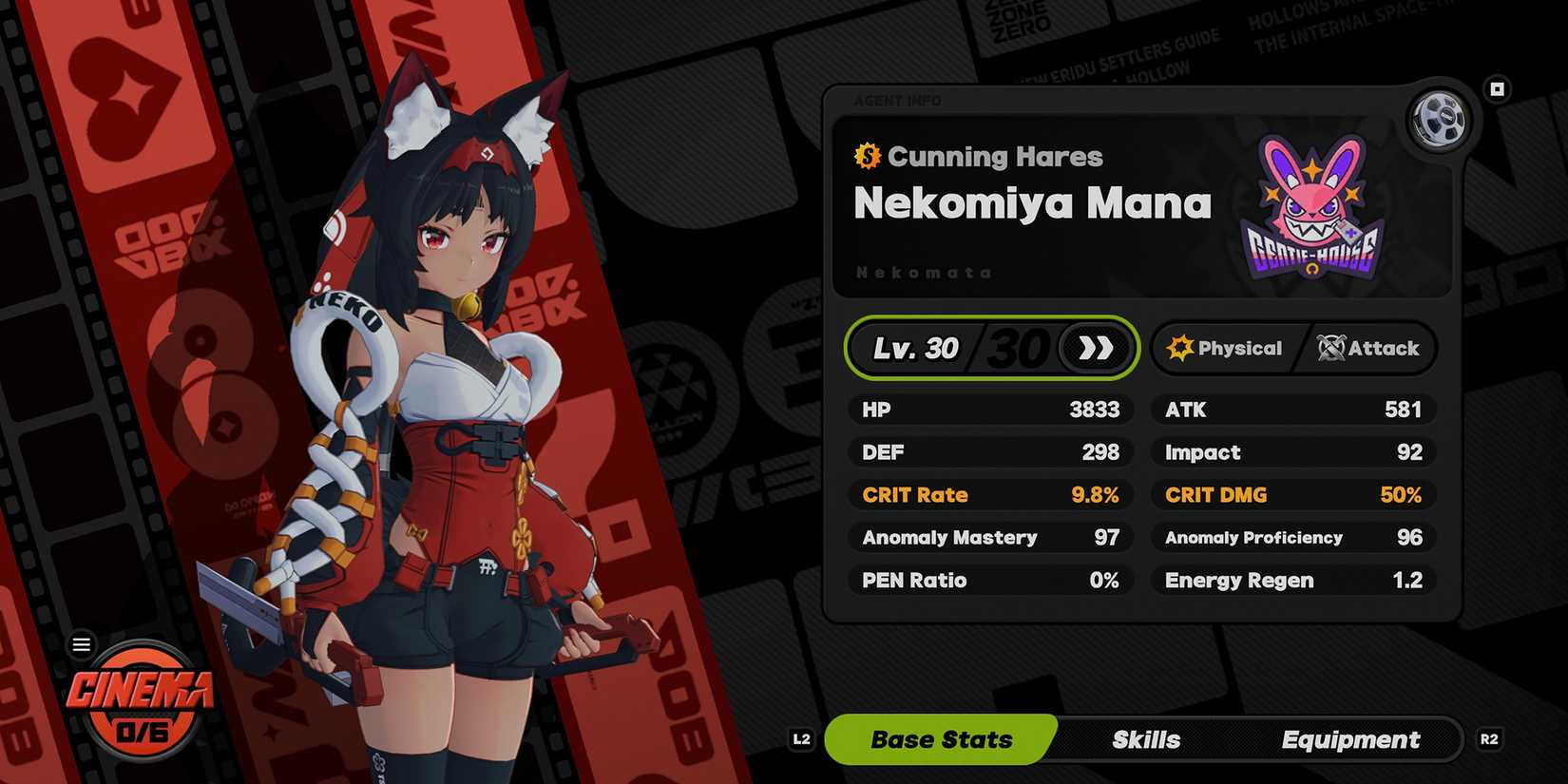Click the small square button at panel corner
The image size is (1568, 784).
coord(1497,89)
